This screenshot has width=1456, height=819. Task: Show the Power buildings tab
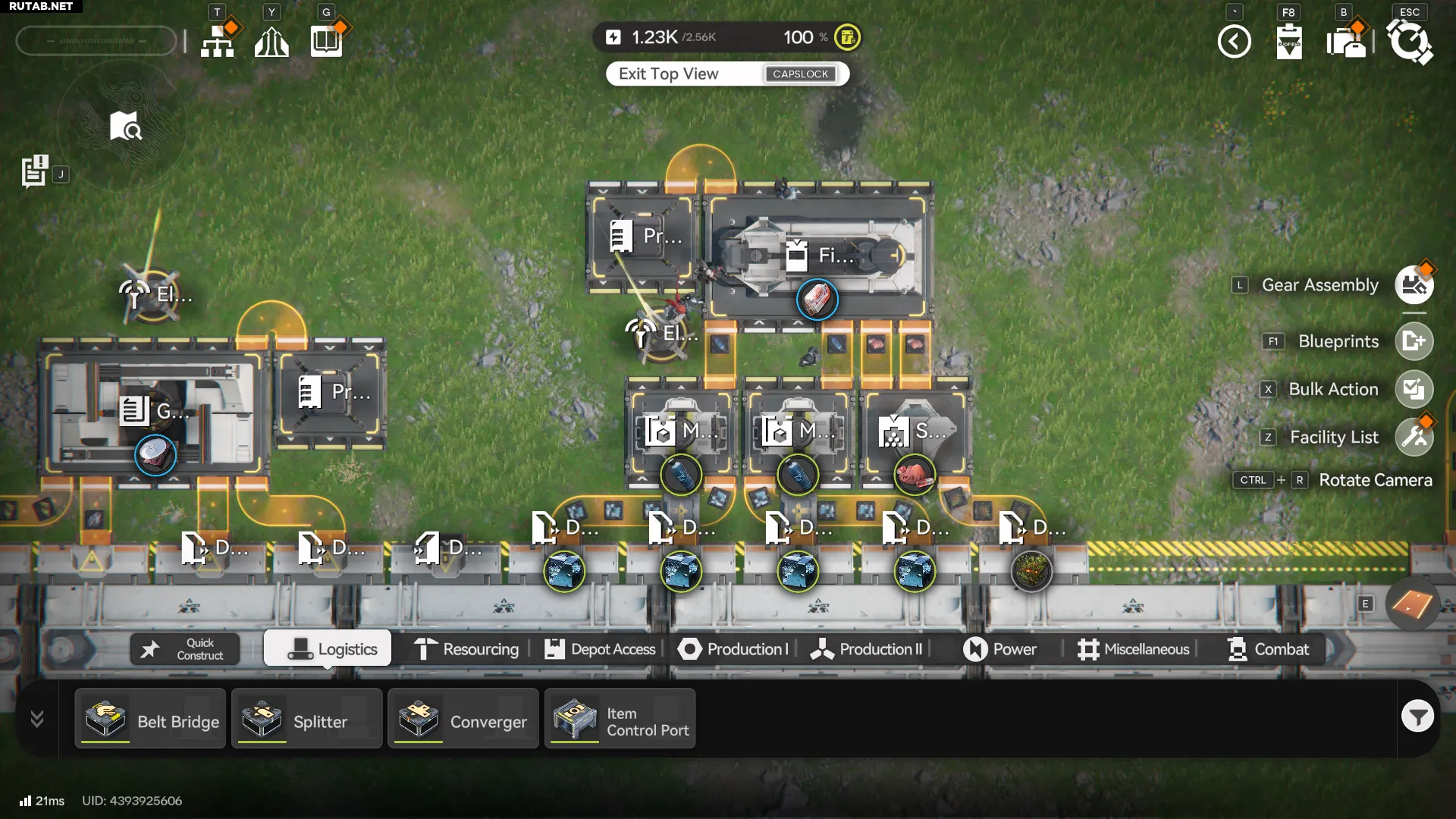[x=999, y=649]
